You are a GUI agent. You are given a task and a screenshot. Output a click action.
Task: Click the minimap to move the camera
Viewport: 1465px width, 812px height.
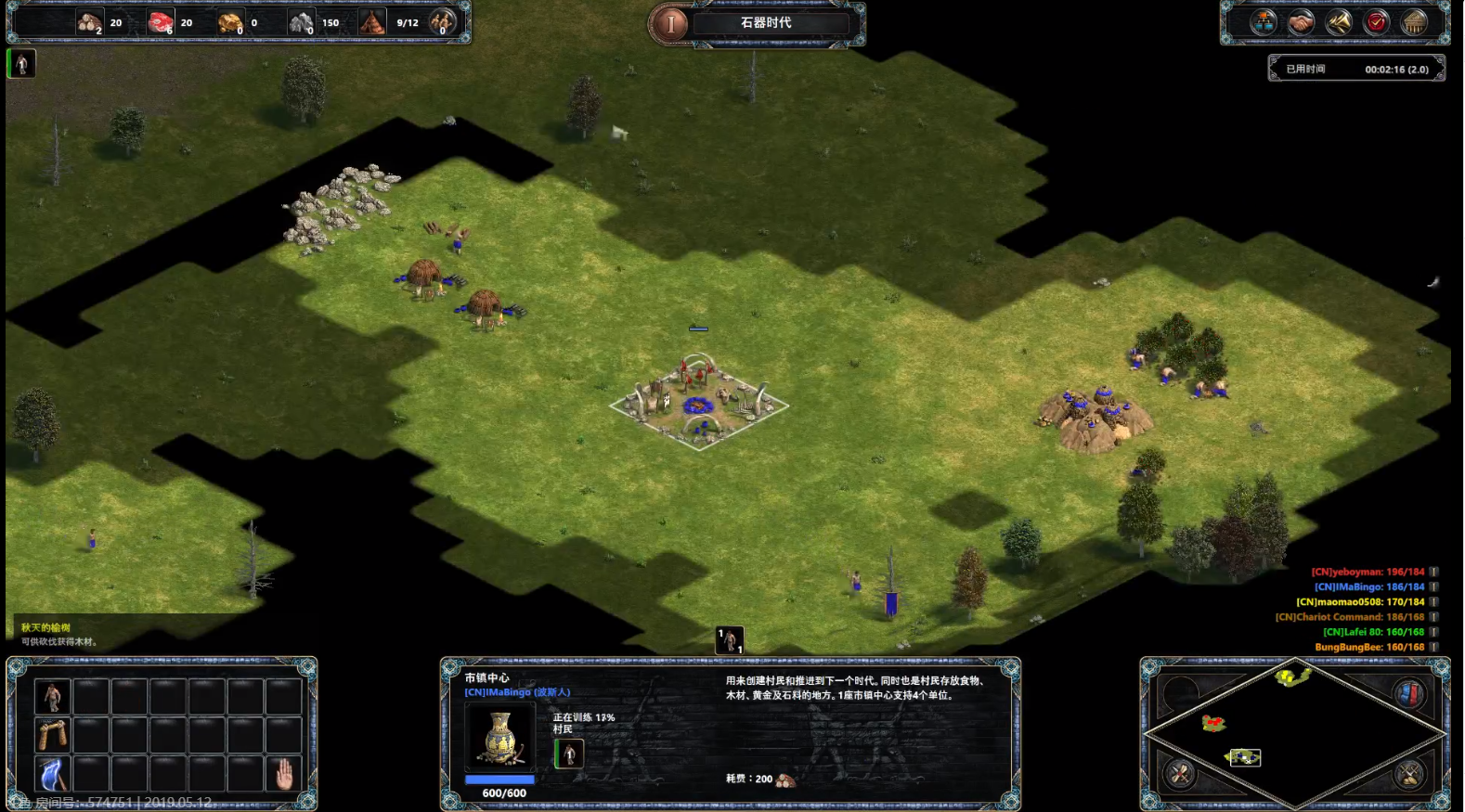coord(1294,733)
